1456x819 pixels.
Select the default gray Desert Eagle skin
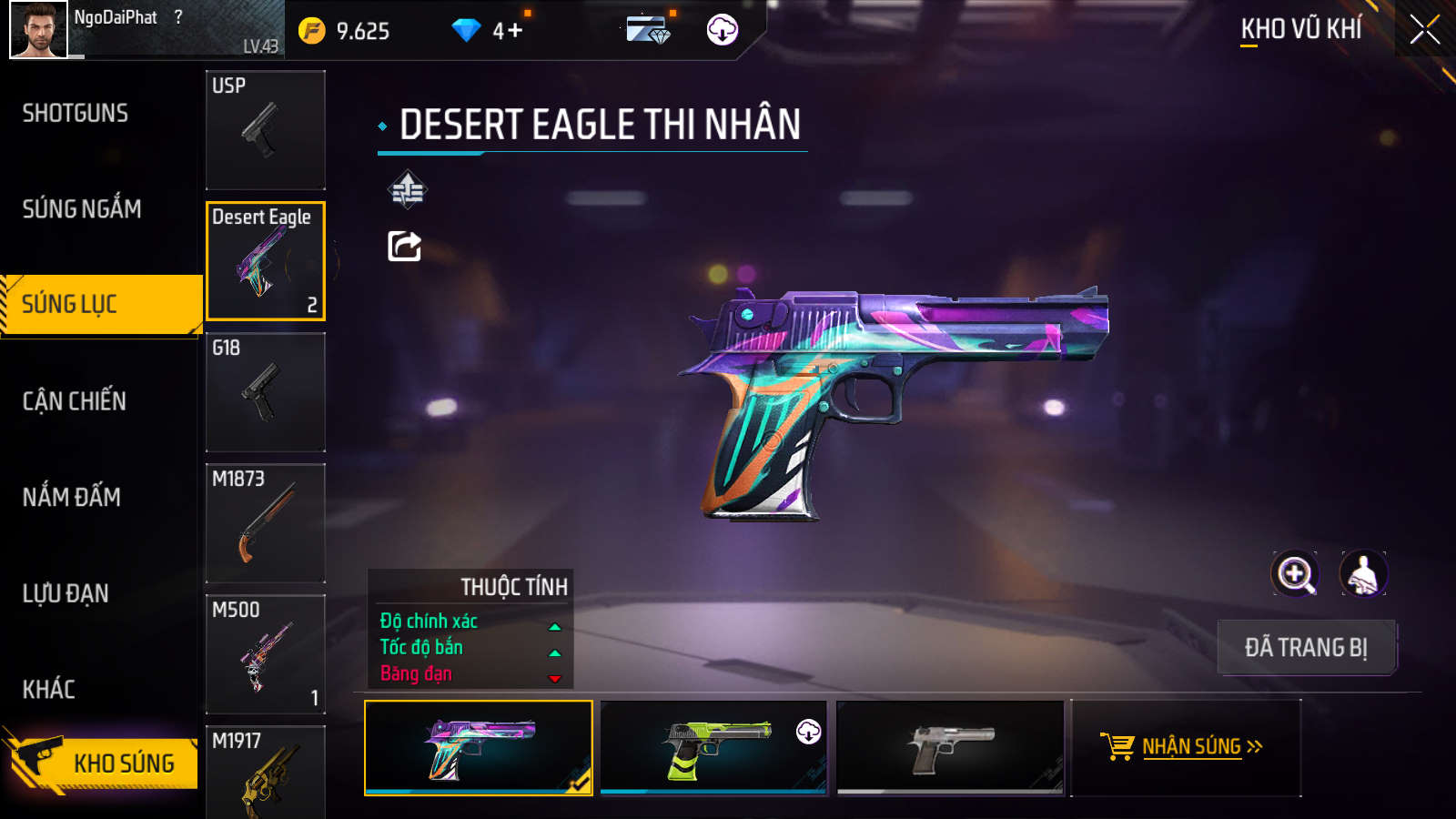pyautogui.click(x=950, y=747)
